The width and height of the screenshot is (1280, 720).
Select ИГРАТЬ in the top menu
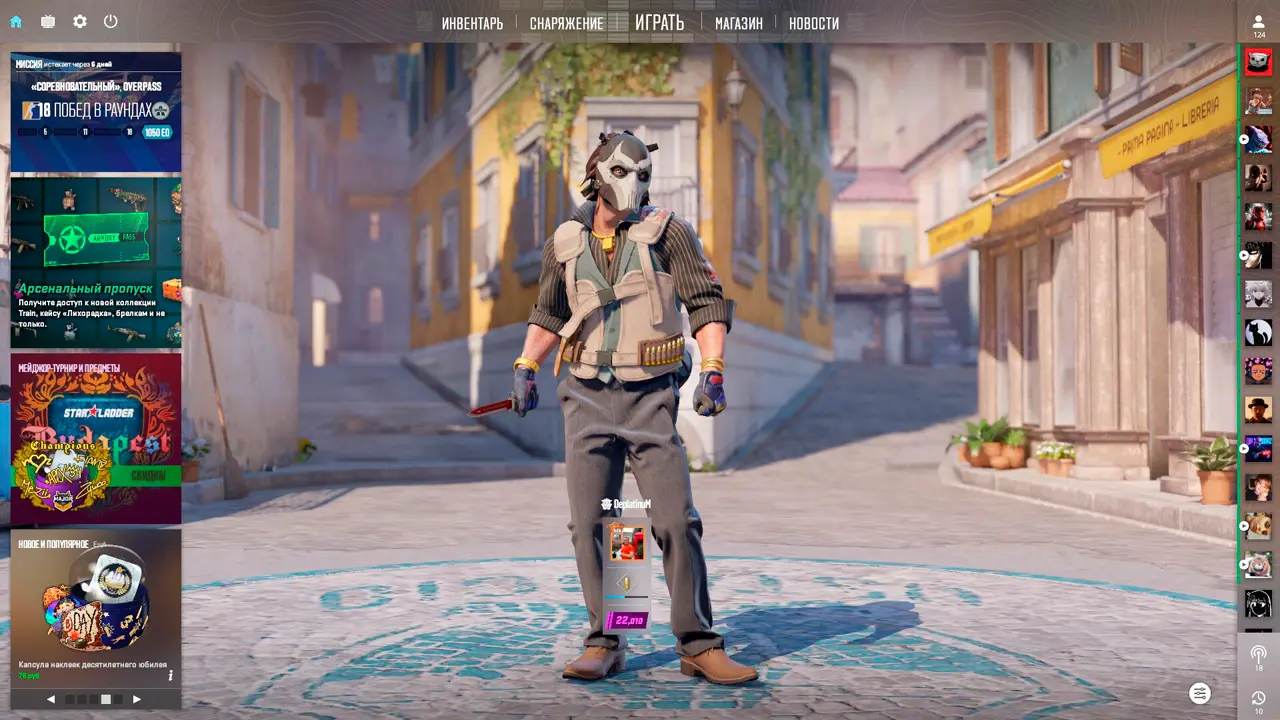coord(659,22)
